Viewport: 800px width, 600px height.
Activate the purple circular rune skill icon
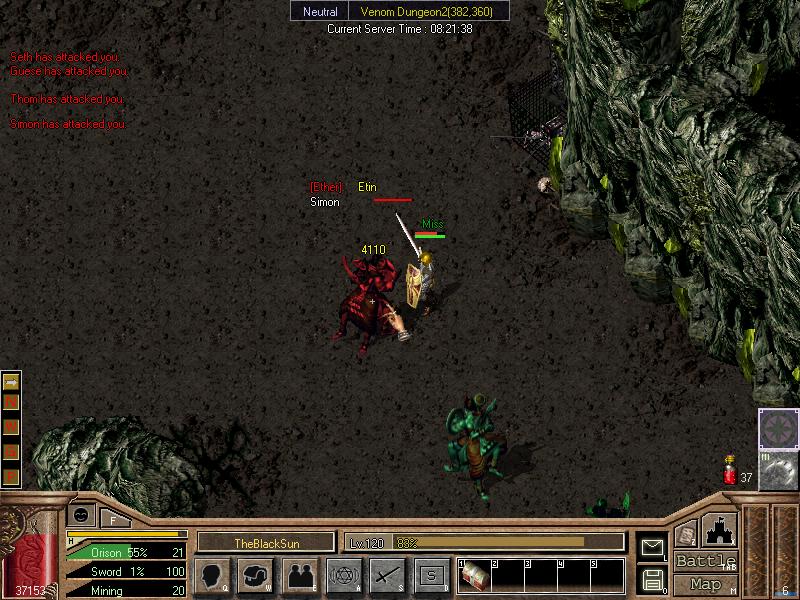click(x=778, y=428)
